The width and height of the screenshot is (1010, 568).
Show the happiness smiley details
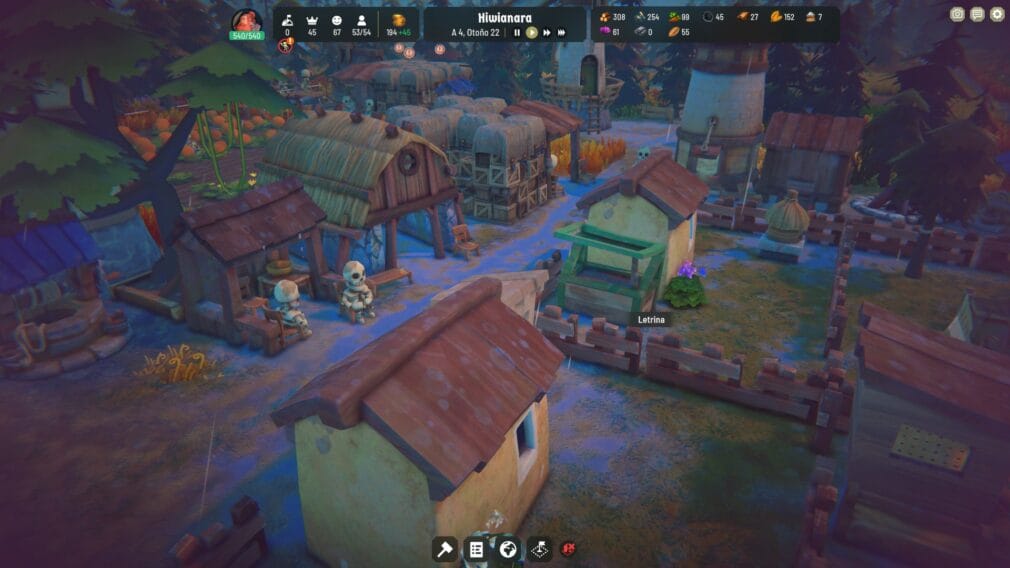tap(336, 24)
